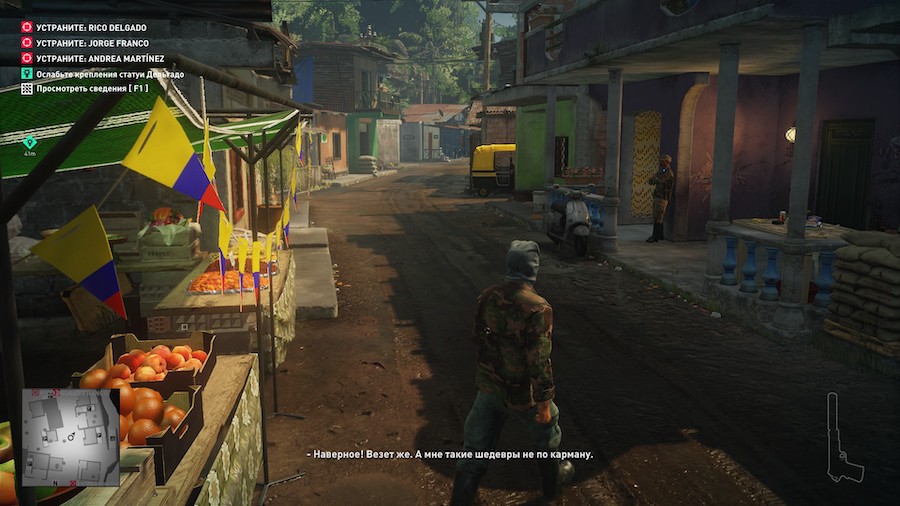The height and width of the screenshot is (506, 900).
Task: Select the Jorge Franco elimination objective
Action: tap(92, 43)
